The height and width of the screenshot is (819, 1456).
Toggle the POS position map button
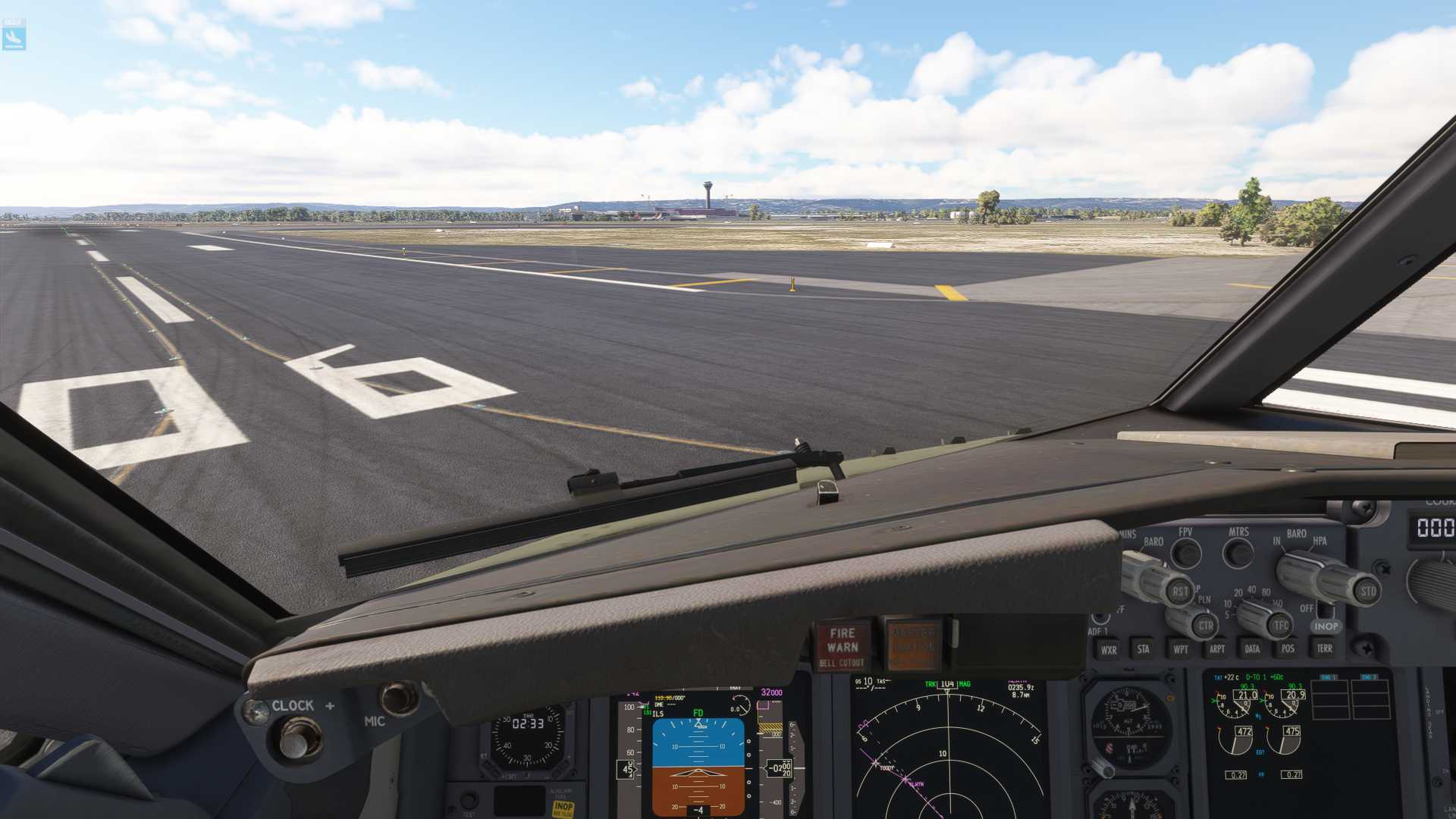tap(1288, 648)
